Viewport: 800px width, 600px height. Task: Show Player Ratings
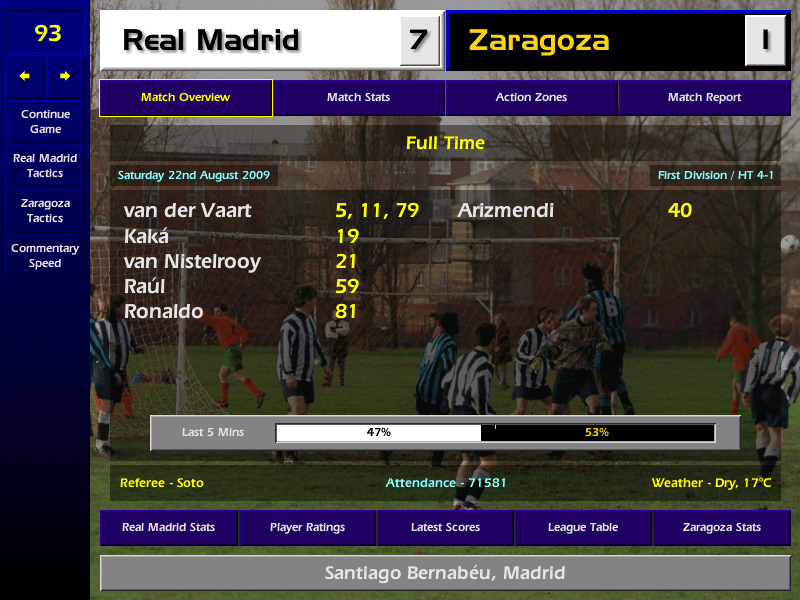pos(307,527)
